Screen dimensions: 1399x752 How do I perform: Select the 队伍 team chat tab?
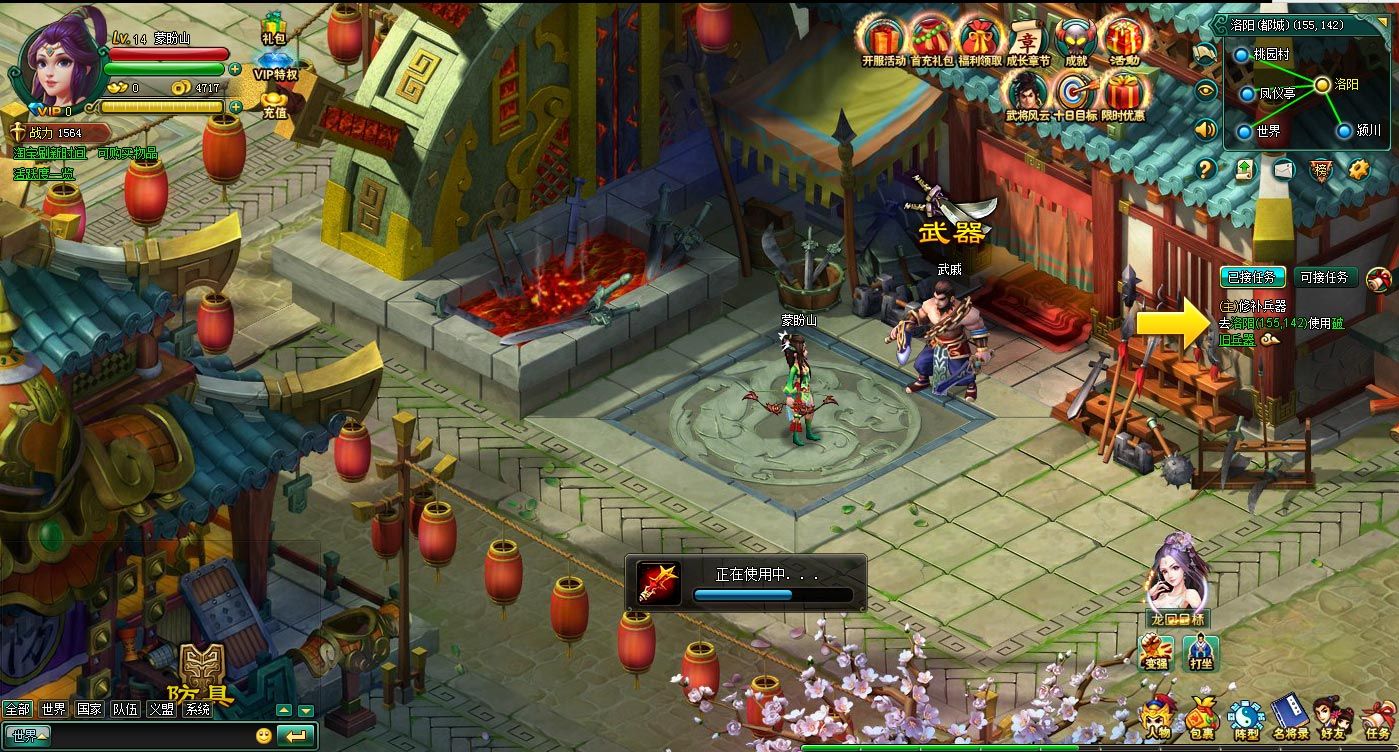(125, 709)
